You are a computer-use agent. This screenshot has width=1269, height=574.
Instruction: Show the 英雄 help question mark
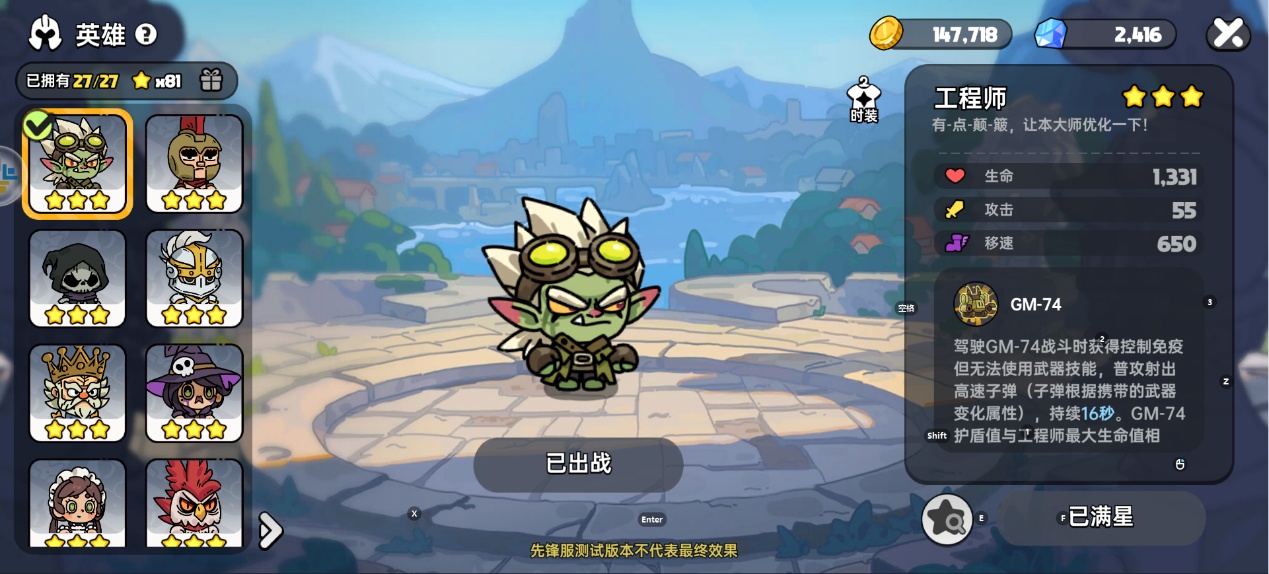[x=146, y=35]
